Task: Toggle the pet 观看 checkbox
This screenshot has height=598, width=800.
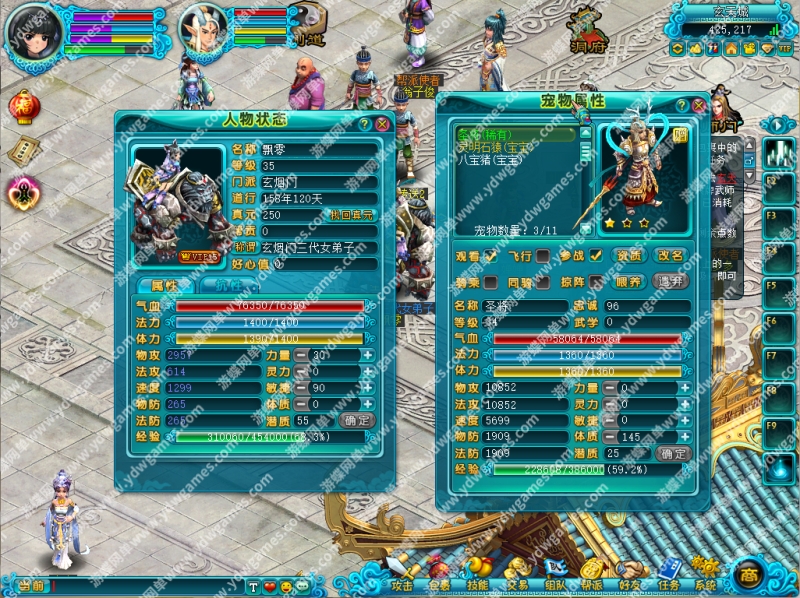Action: pos(491,256)
